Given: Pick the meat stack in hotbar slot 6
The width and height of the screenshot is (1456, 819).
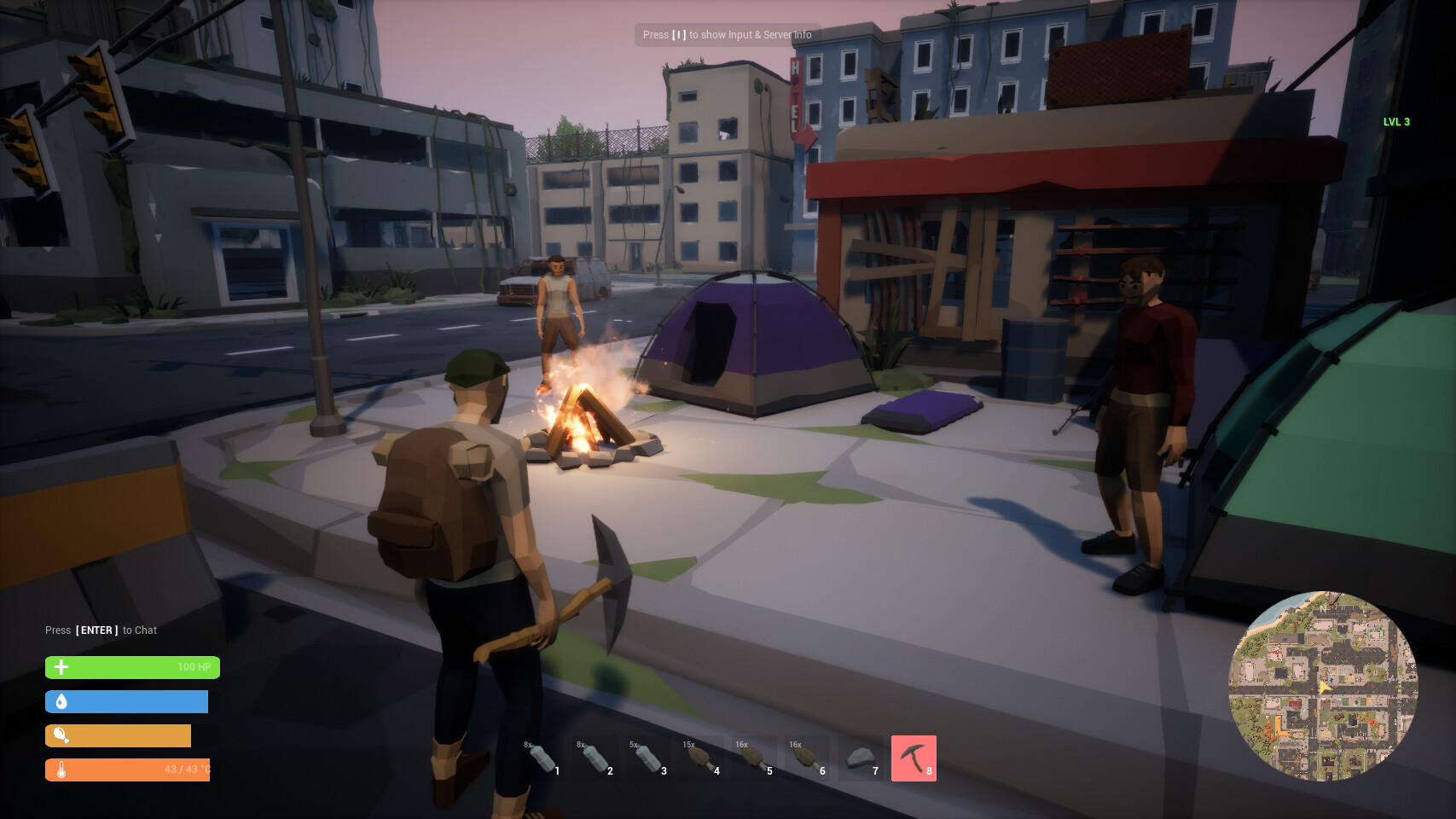Looking at the screenshot, I should tap(808, 758).
